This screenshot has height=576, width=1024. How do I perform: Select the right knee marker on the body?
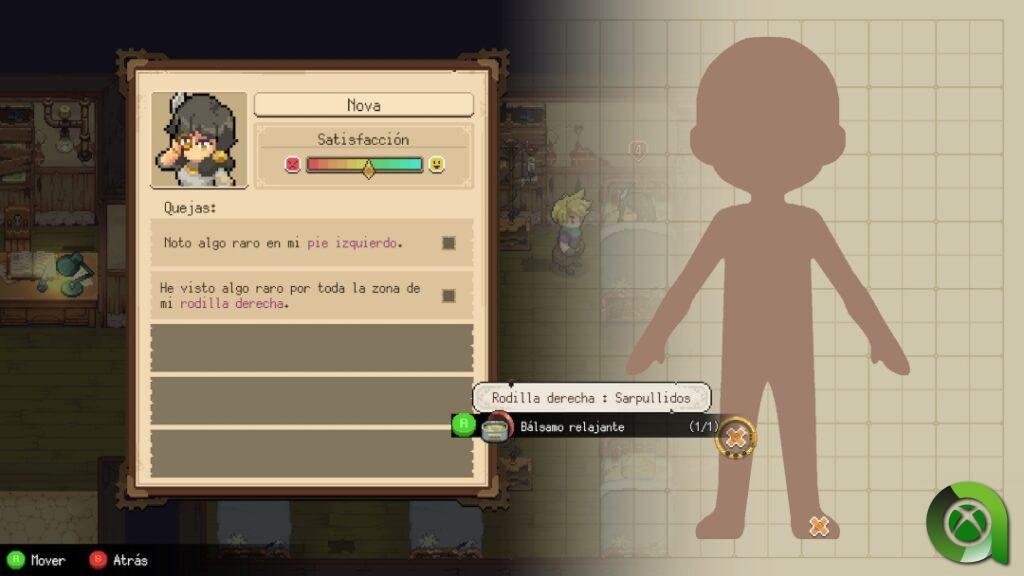click(737, 437)
